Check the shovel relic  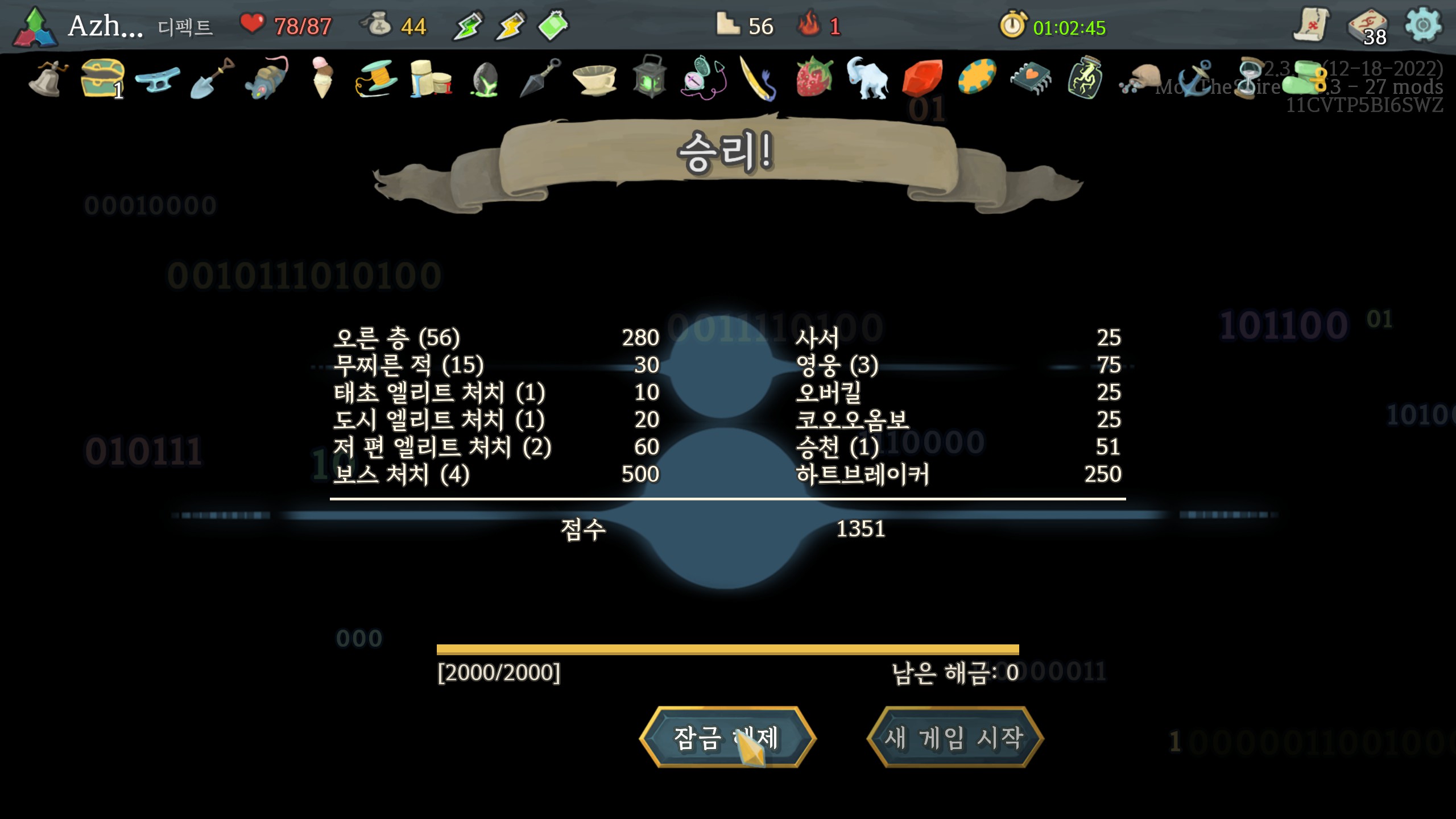[x=212, y=77]
